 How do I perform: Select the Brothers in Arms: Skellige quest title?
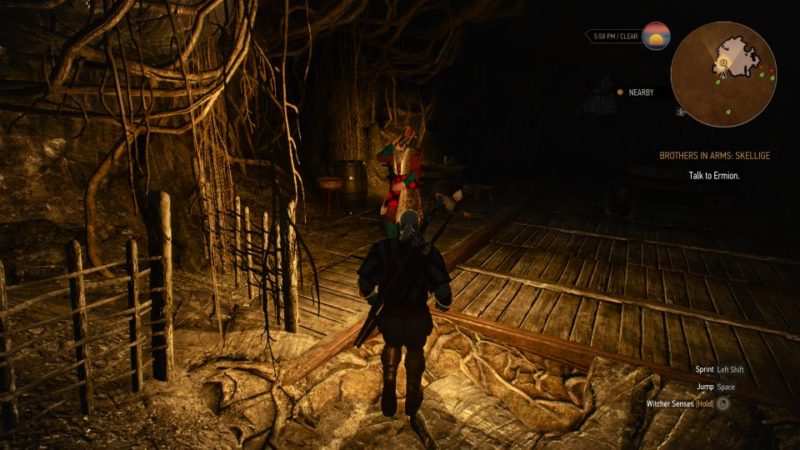coord(713,155)
